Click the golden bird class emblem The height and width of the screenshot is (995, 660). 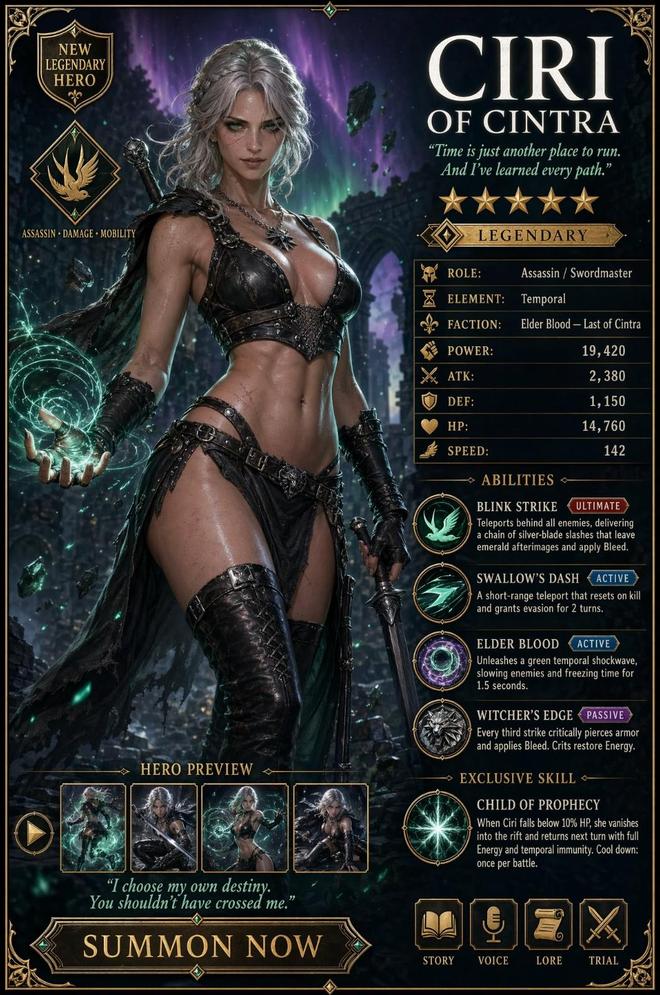76,175
